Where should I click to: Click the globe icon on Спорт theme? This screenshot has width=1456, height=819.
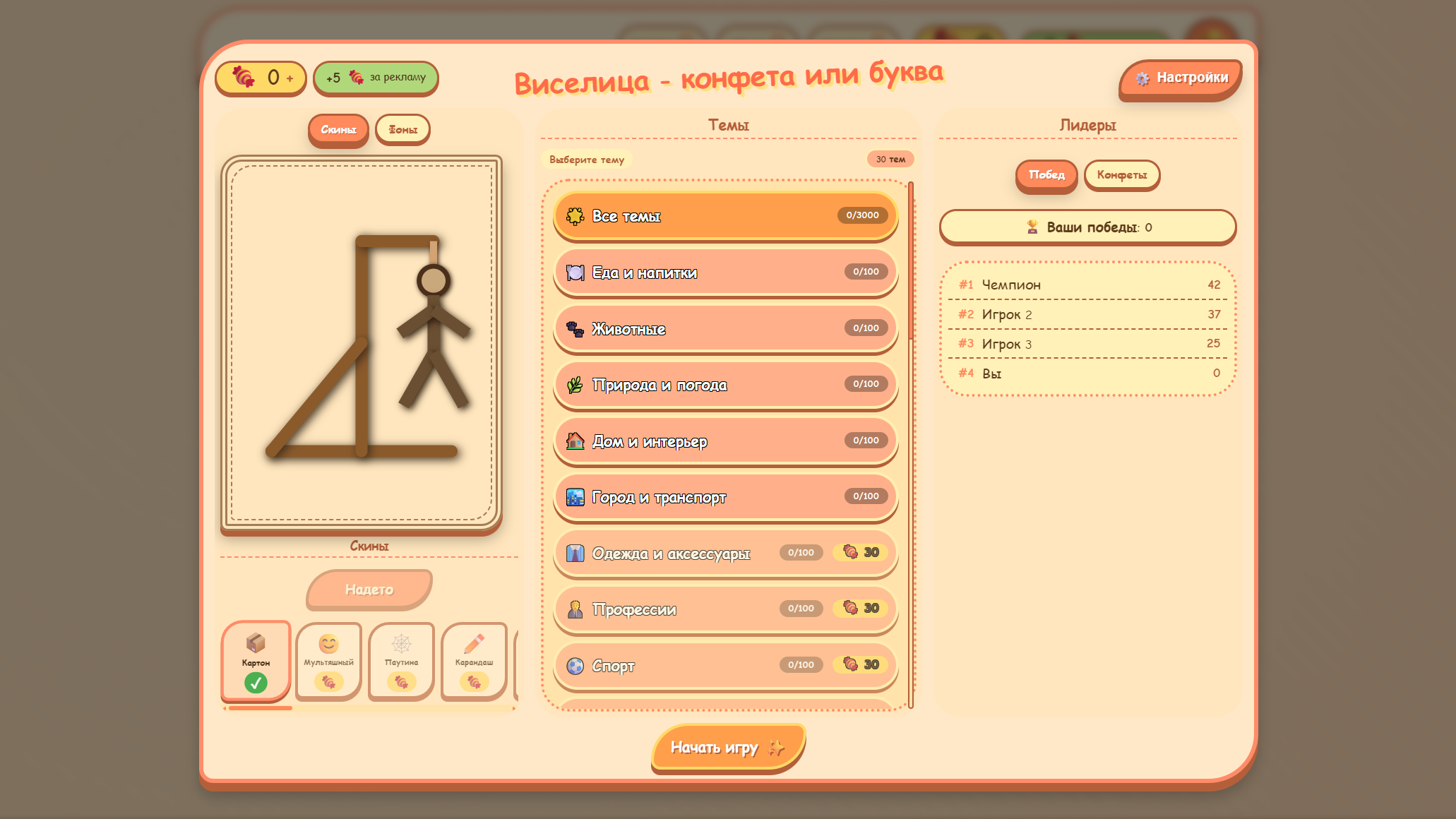pyautogui.click(x=573, y=666)
